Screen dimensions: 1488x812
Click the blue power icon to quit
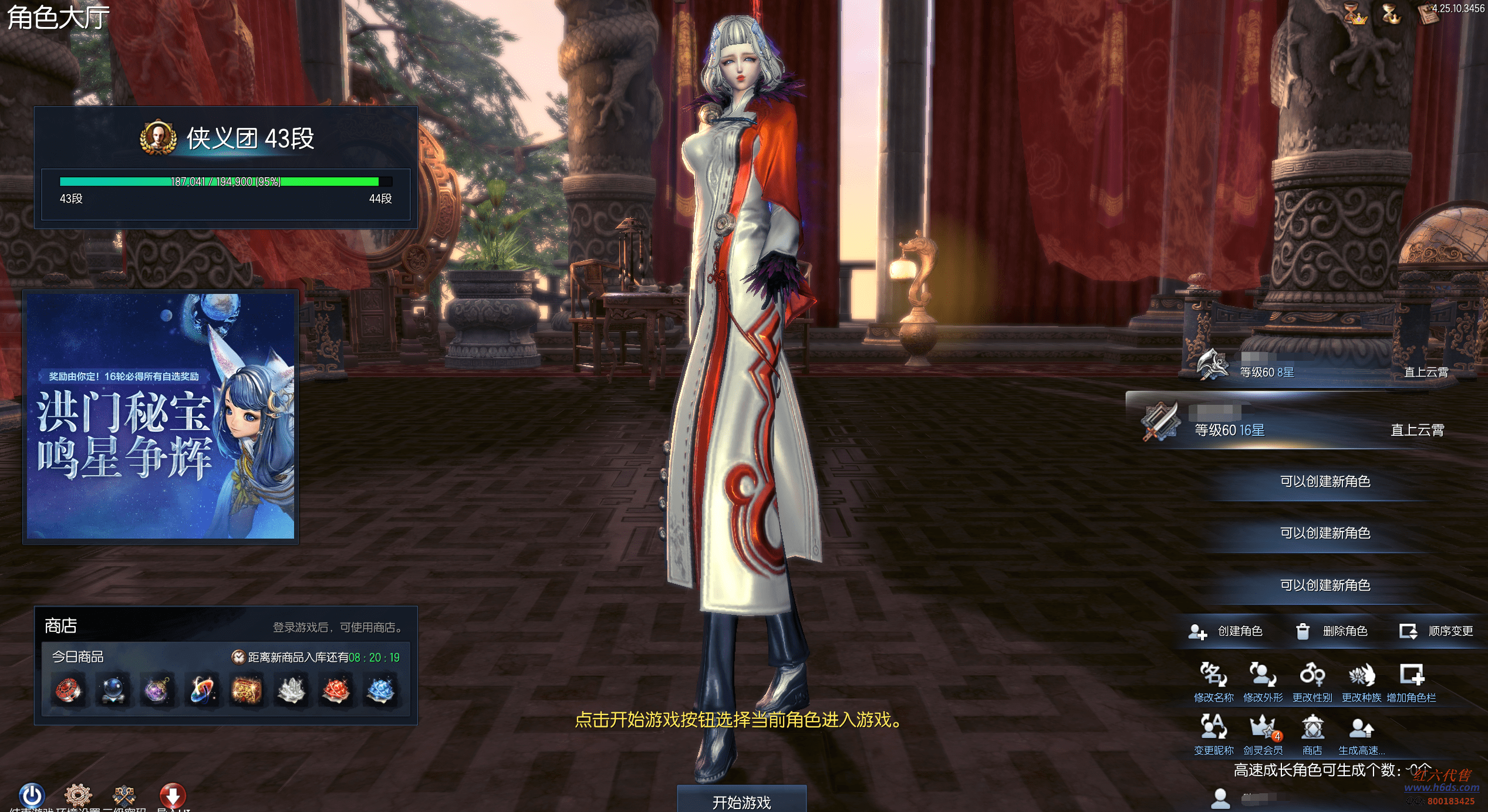point(32,796)
